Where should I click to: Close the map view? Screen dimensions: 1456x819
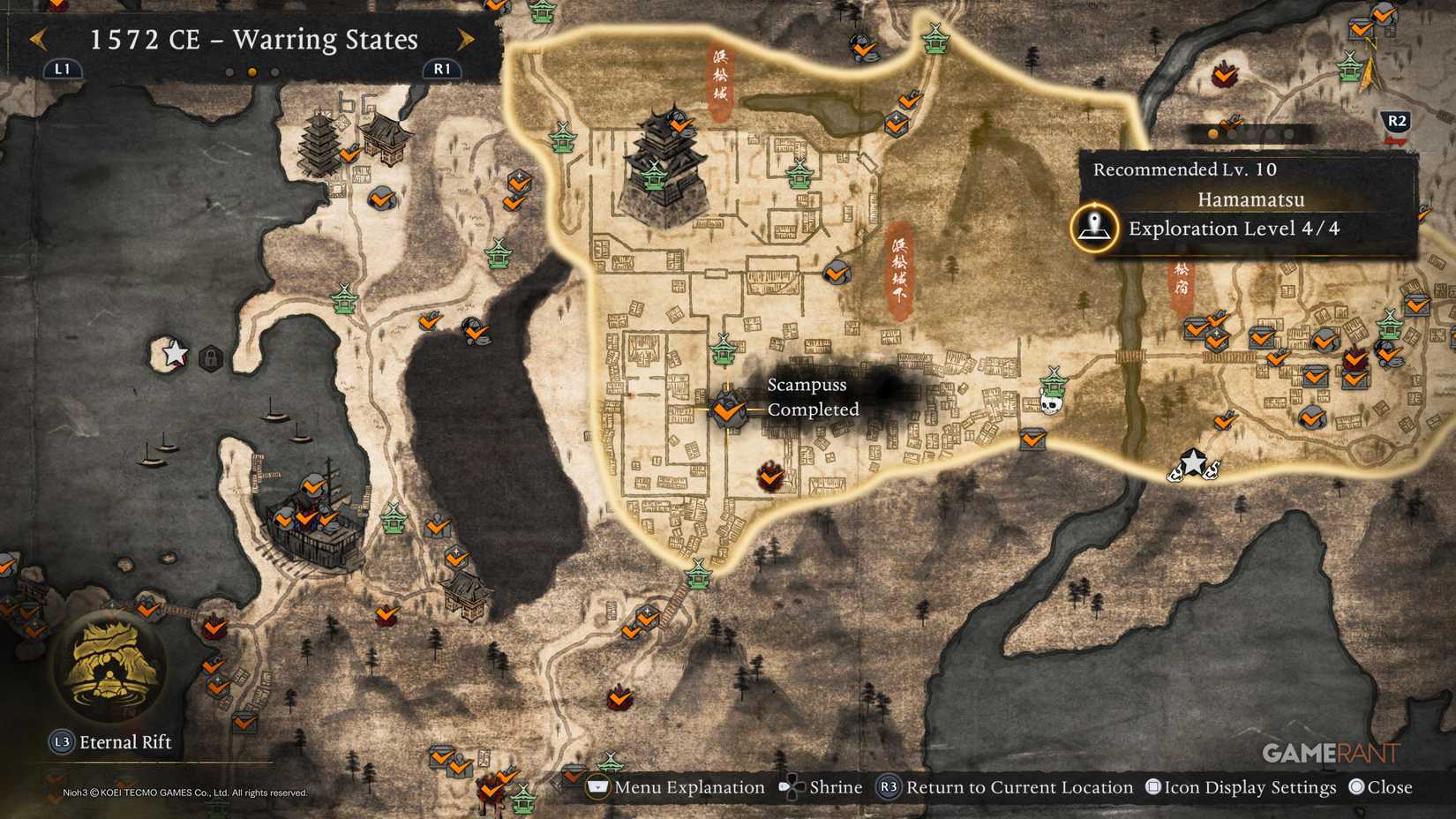tap(1390, 786)
